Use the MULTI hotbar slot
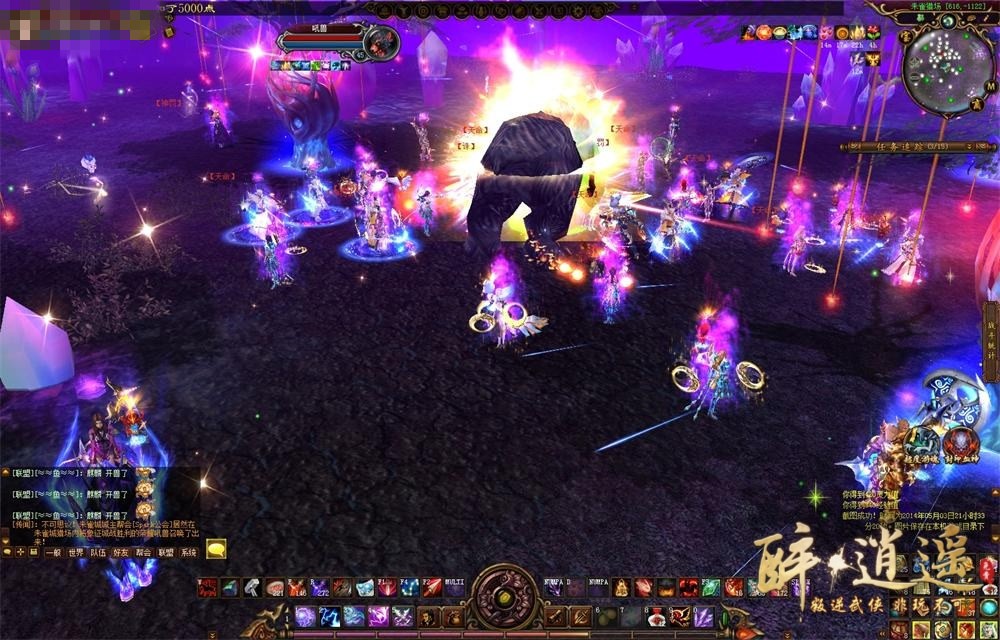Screen dimensions: 1000x640 pos(454,588)
